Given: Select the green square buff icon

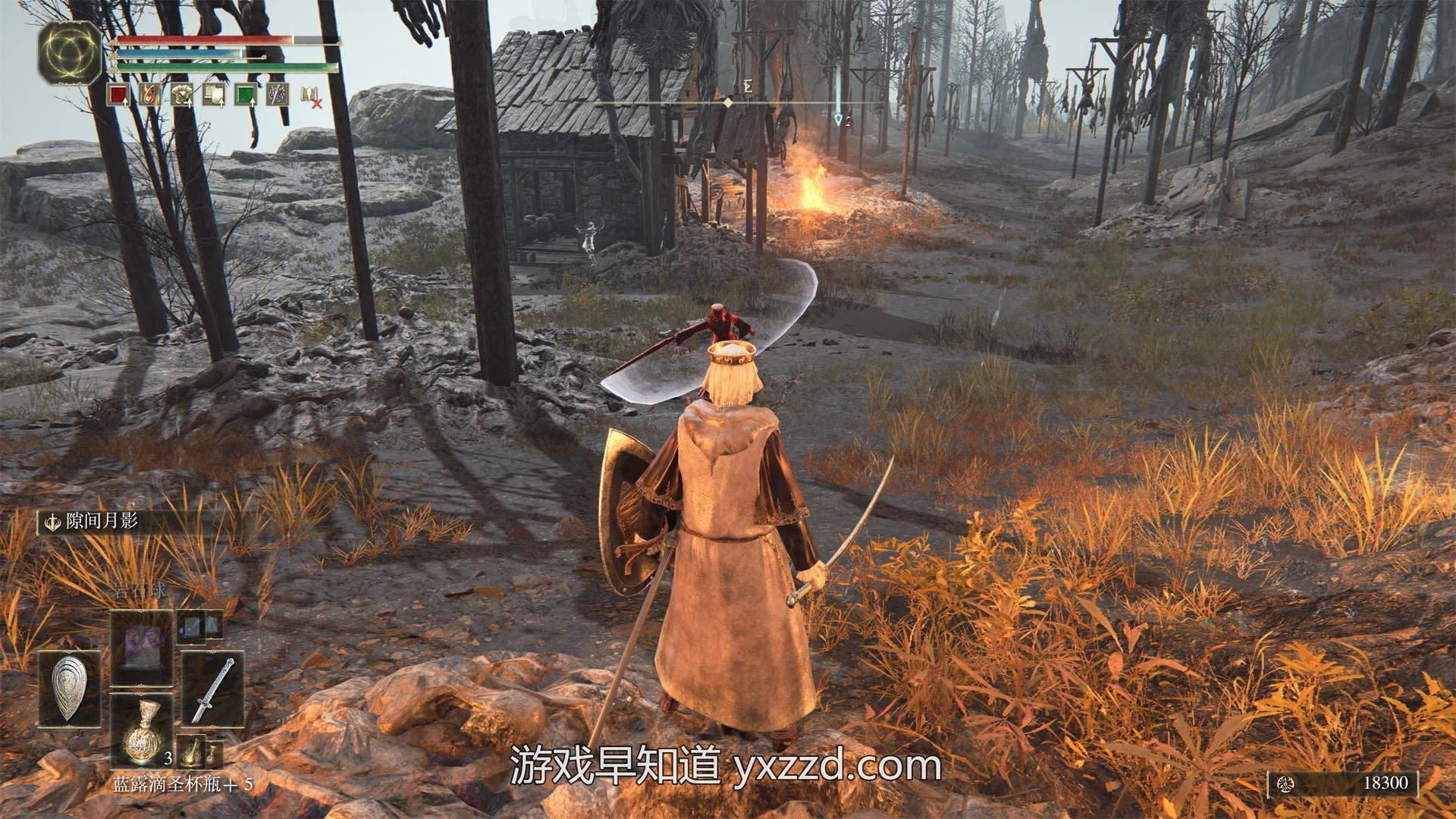Looking at the screenshot, I should coord(245,96).
